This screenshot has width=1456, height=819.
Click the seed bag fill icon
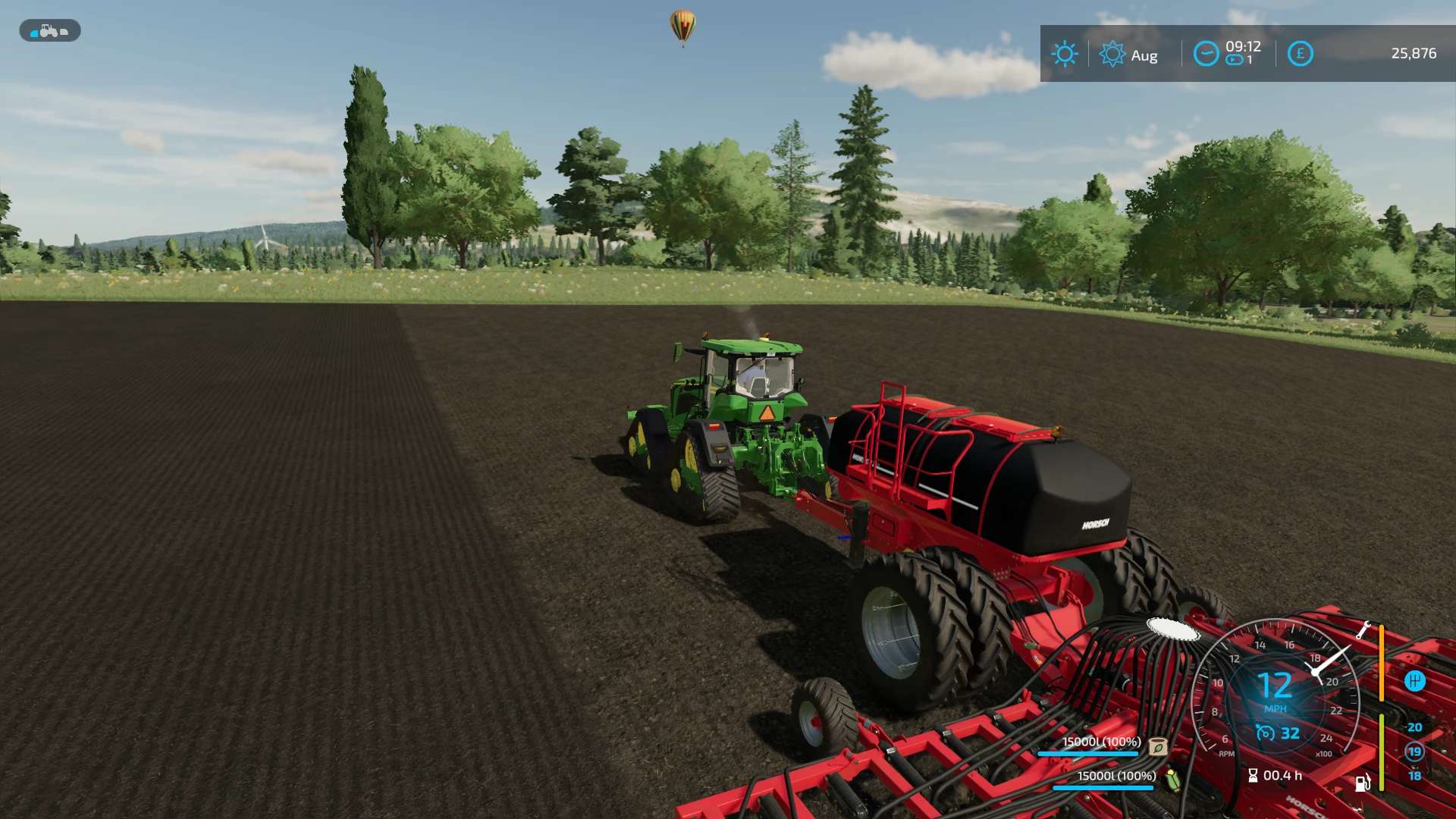pos(1158,746)
